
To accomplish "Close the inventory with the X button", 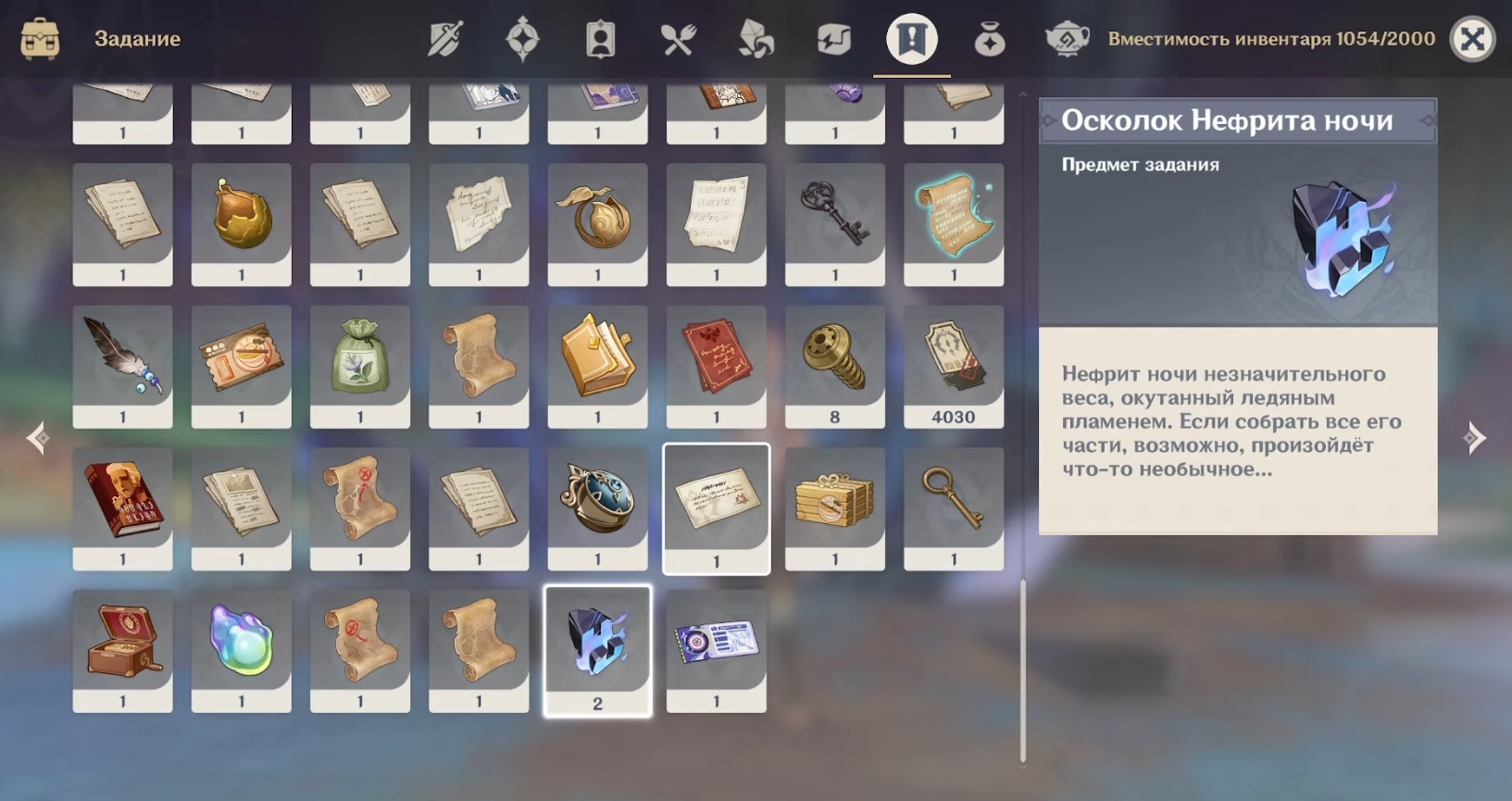I will pos(1471,39).
